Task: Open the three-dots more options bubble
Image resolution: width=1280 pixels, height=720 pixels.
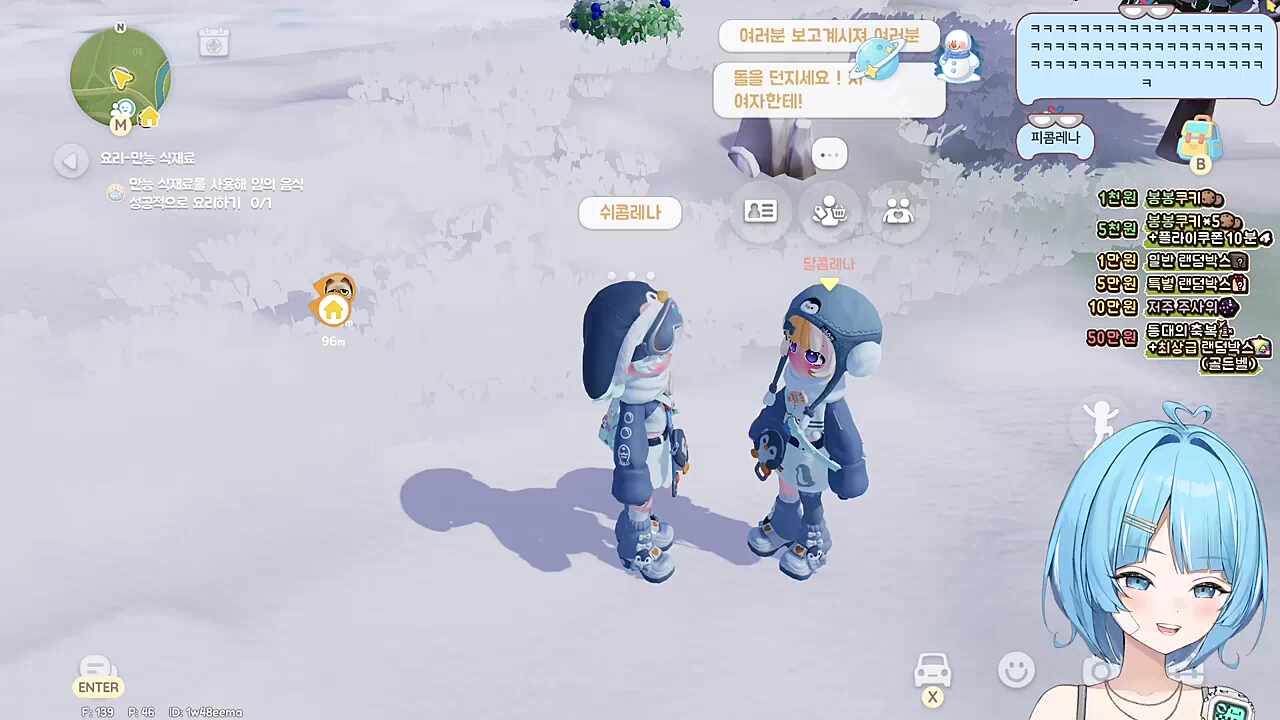Action: tap(829, 154)
